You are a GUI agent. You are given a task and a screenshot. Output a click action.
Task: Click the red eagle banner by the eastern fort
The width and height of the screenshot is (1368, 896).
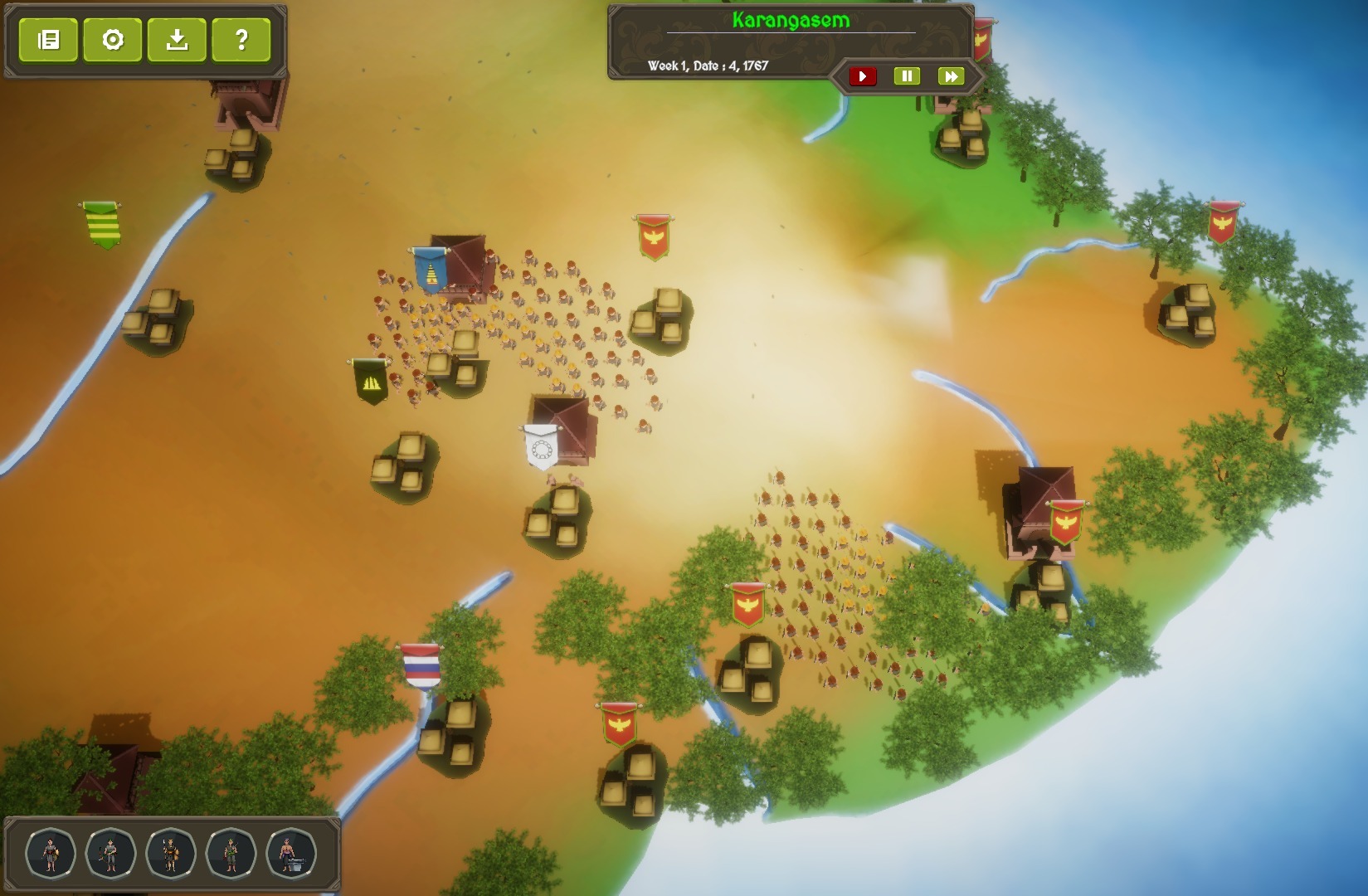[x=1068, y=520]
